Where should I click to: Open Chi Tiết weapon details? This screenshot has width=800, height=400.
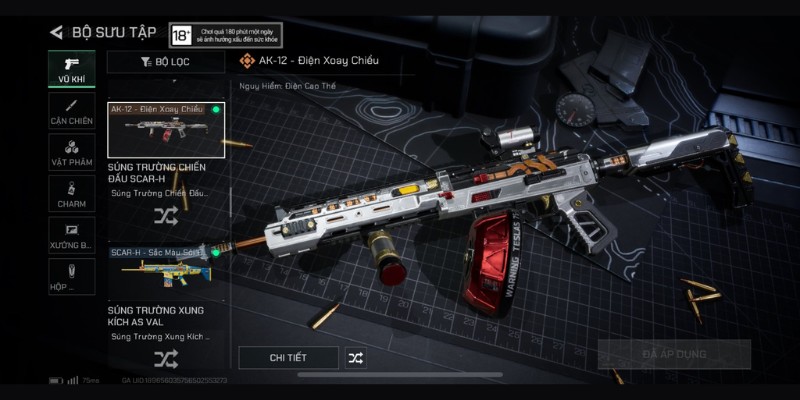288,357
